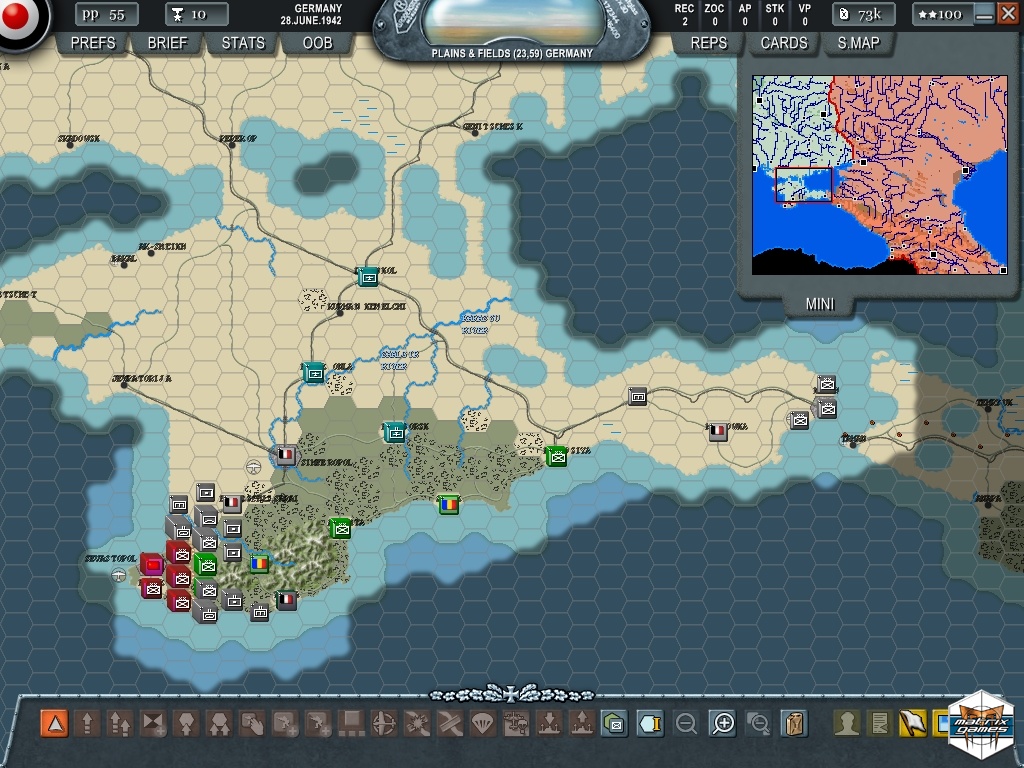This screenshot has height=768, width=1024.
Task: Zoom in with the magnifier plus
Action: click(722, 723)
